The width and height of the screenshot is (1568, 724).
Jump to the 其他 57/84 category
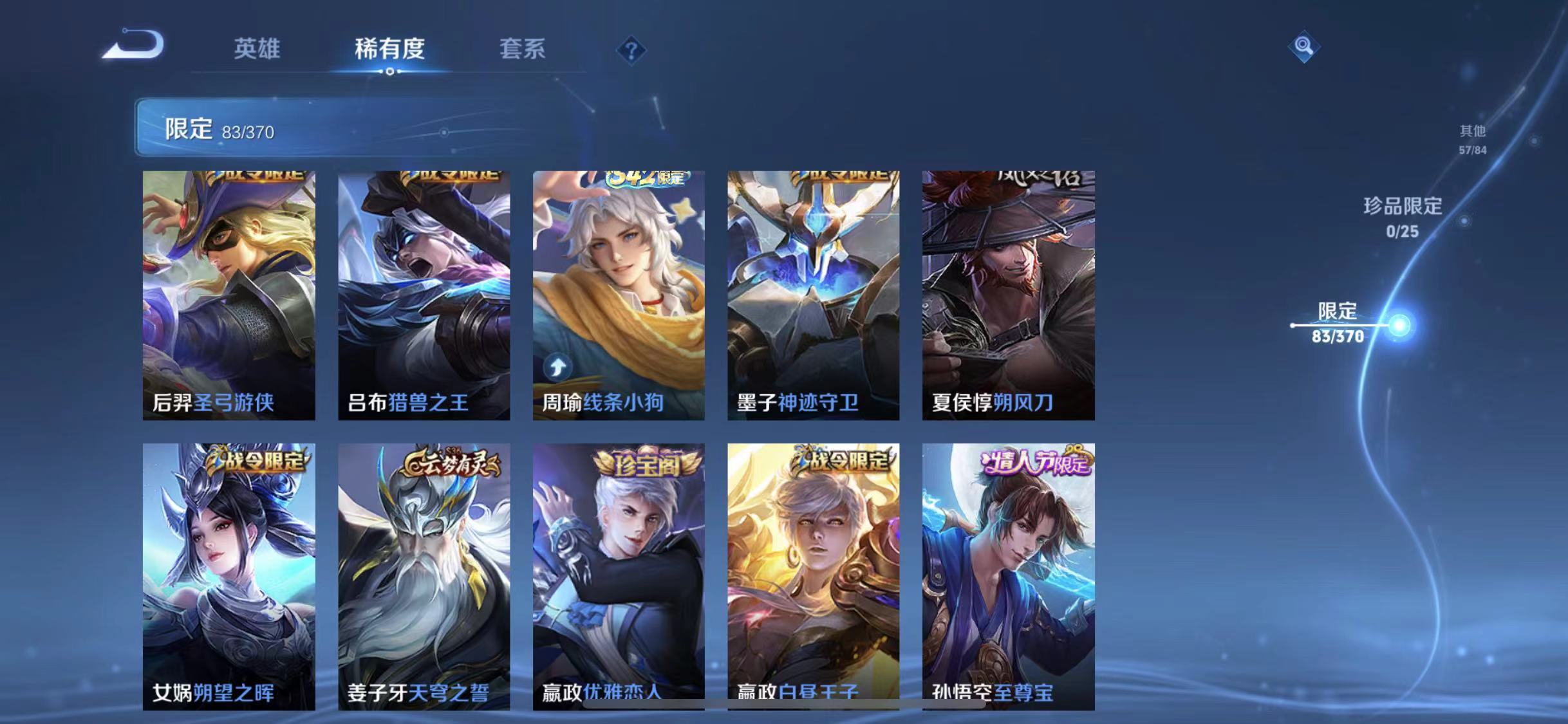[x=1474, y=140]
